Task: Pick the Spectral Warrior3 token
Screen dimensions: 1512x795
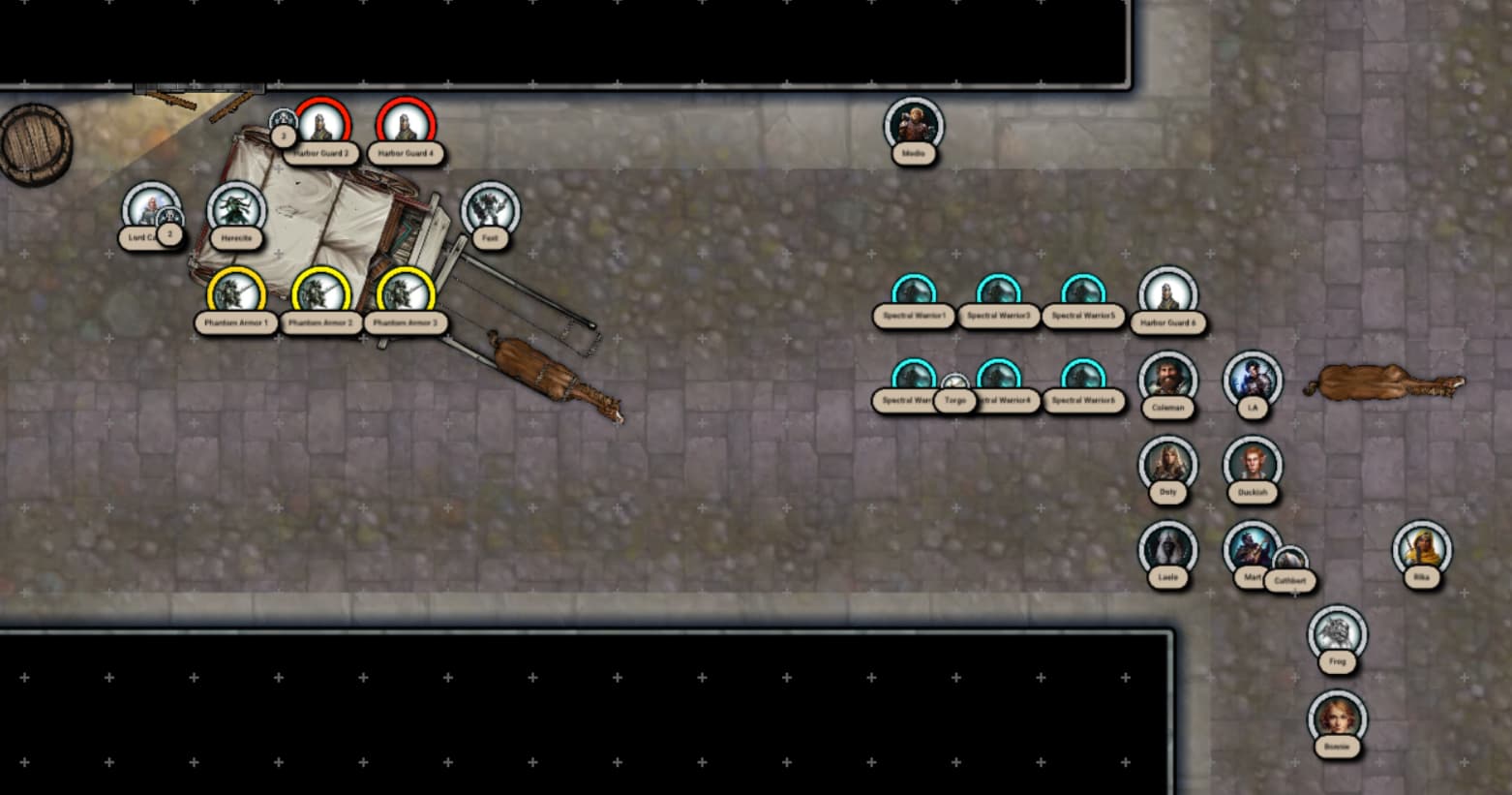Action: (998, 294)
